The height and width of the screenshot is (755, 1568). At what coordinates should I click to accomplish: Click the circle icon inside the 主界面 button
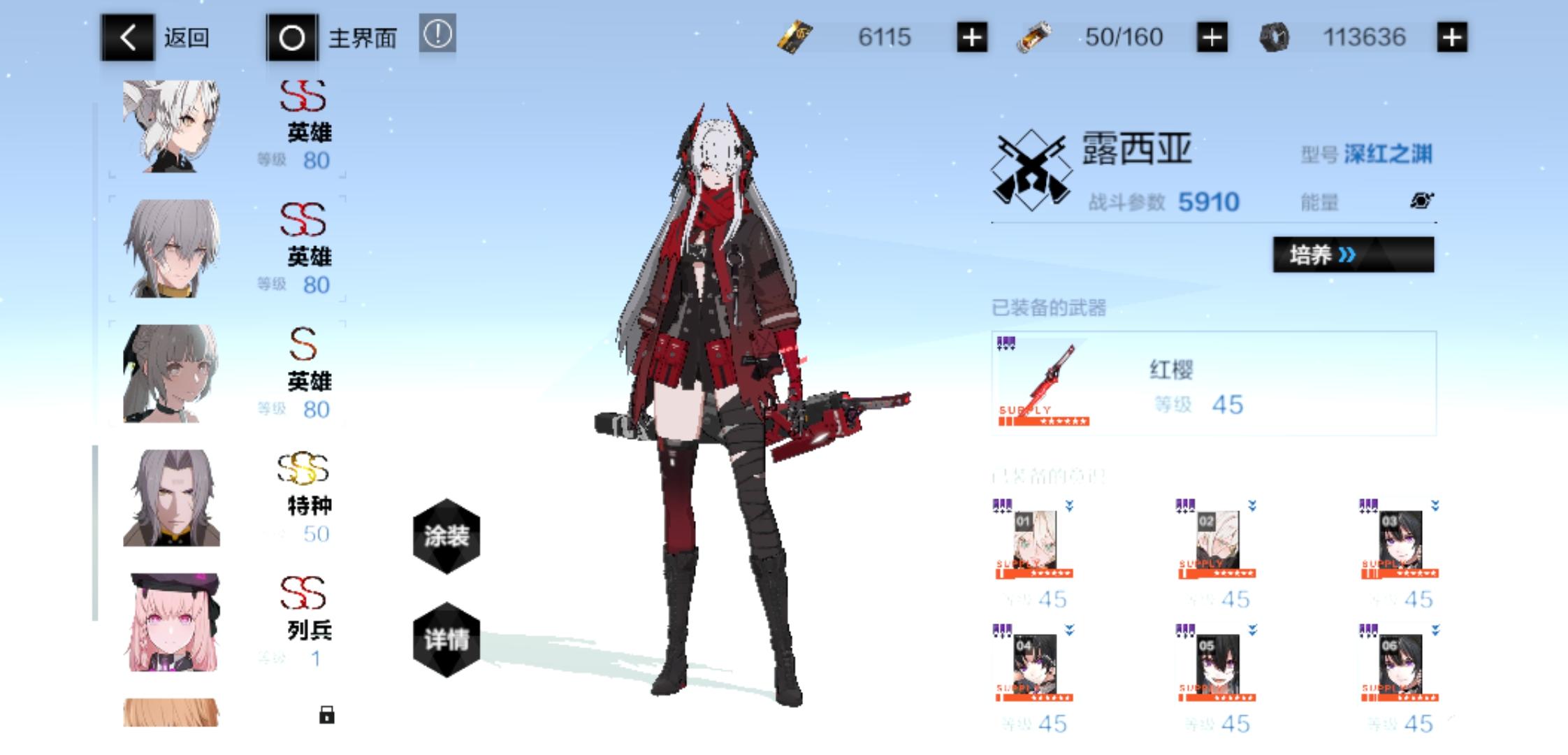pyautogui.click(x=292, y=38)
